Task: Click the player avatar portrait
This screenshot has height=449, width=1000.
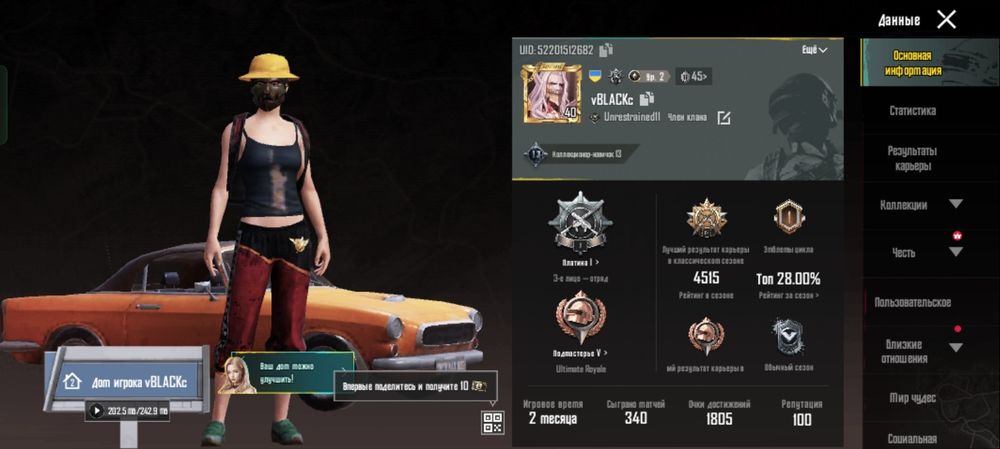Action: coord(551,94)
